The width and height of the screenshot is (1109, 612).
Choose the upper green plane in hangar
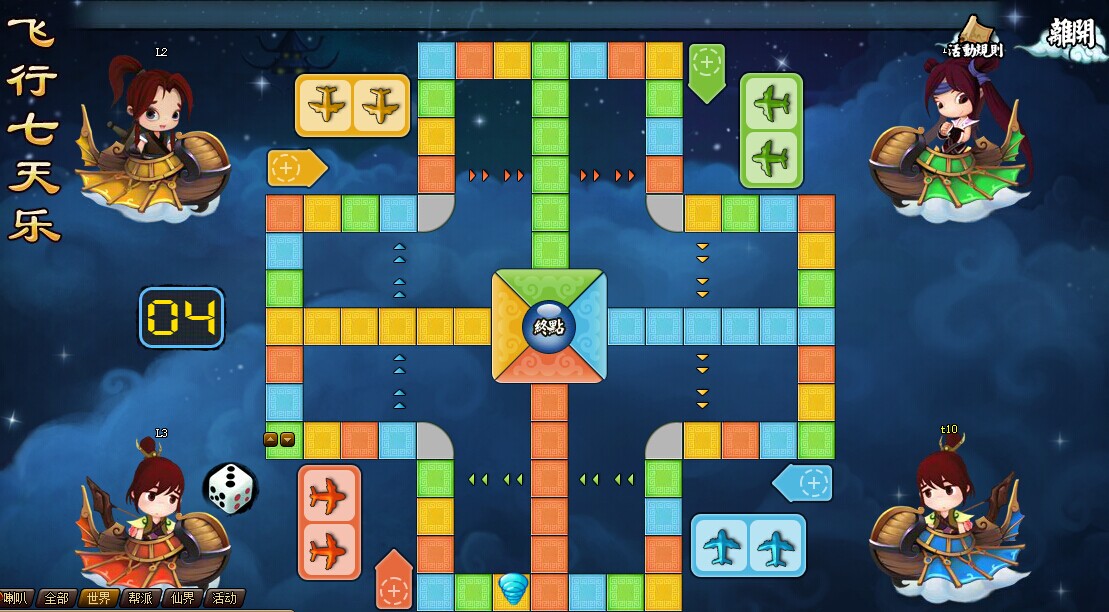click(x=771, y=103)
